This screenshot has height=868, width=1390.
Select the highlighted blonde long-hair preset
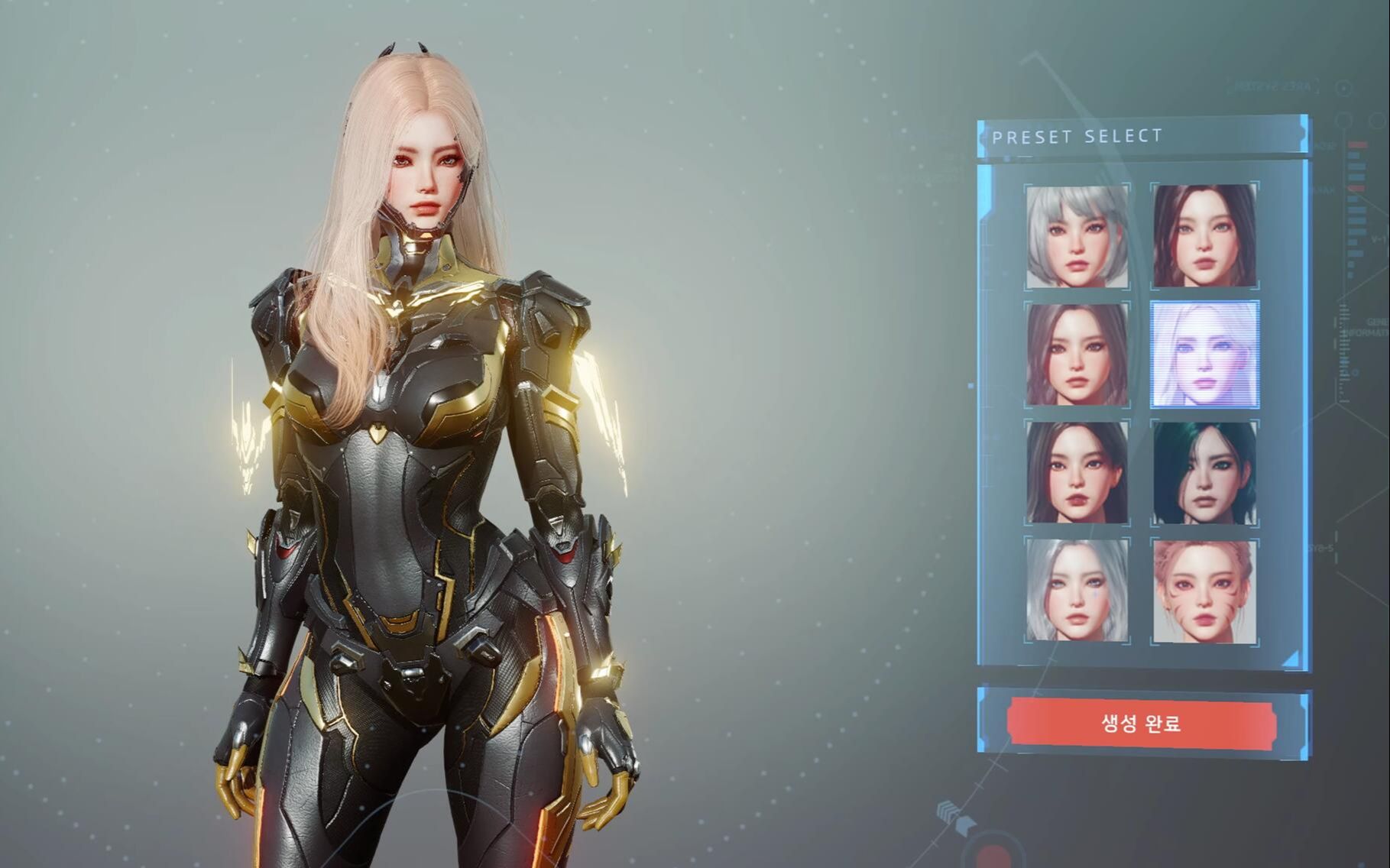click(x=1204, y=355)
